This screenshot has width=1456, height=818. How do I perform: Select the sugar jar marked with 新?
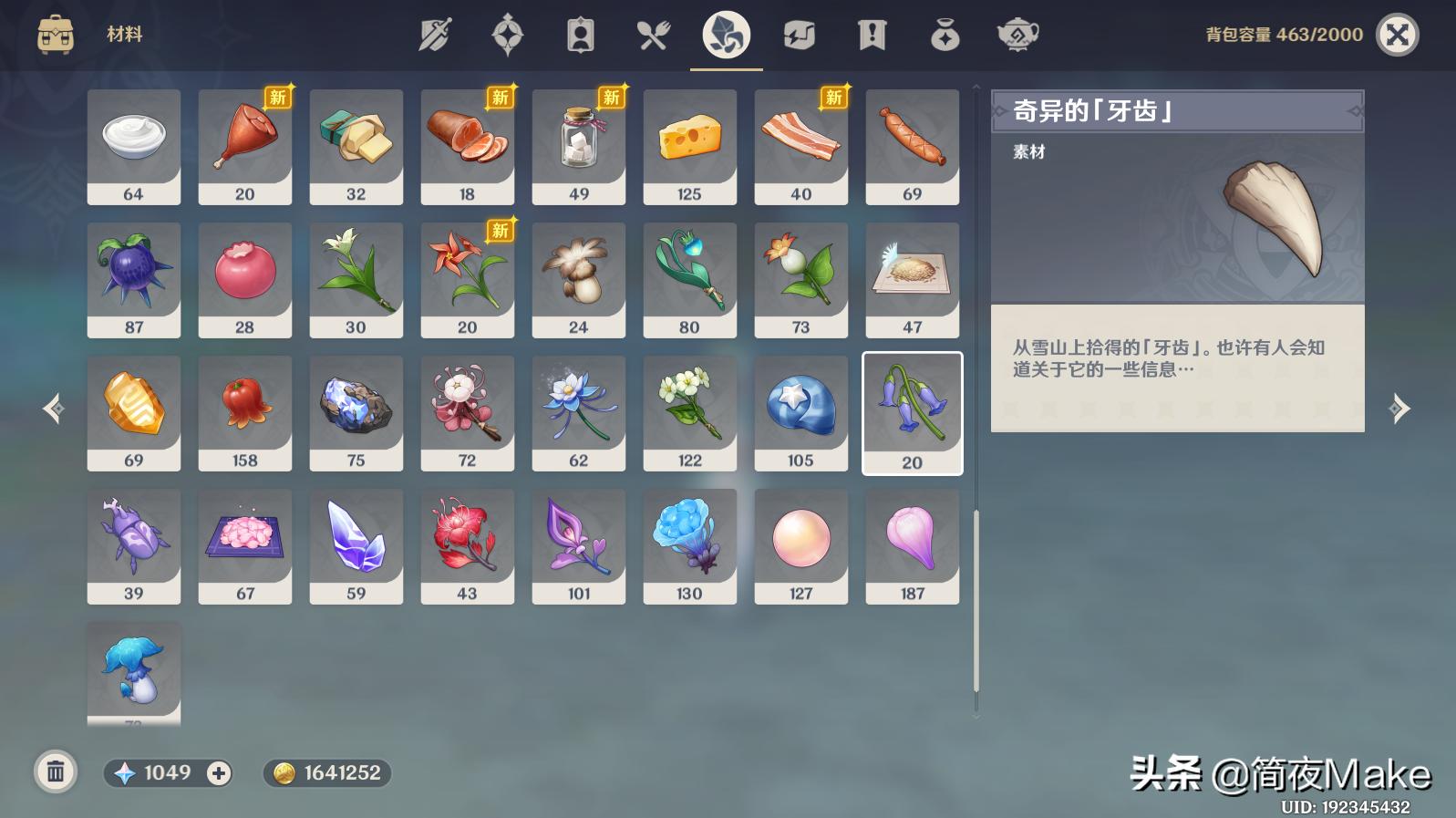coord(578,146)
